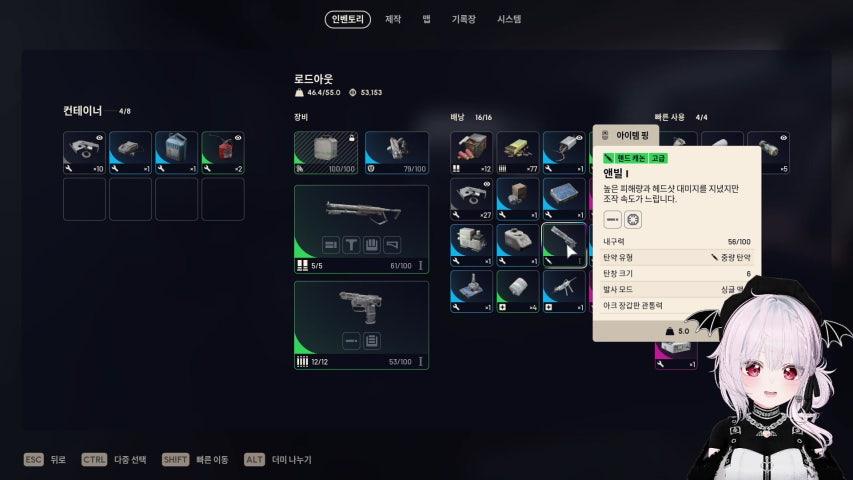Screen dimensions: 853x480
Task: Select the x4 white bandage roll slot
Action: point(518,290)
